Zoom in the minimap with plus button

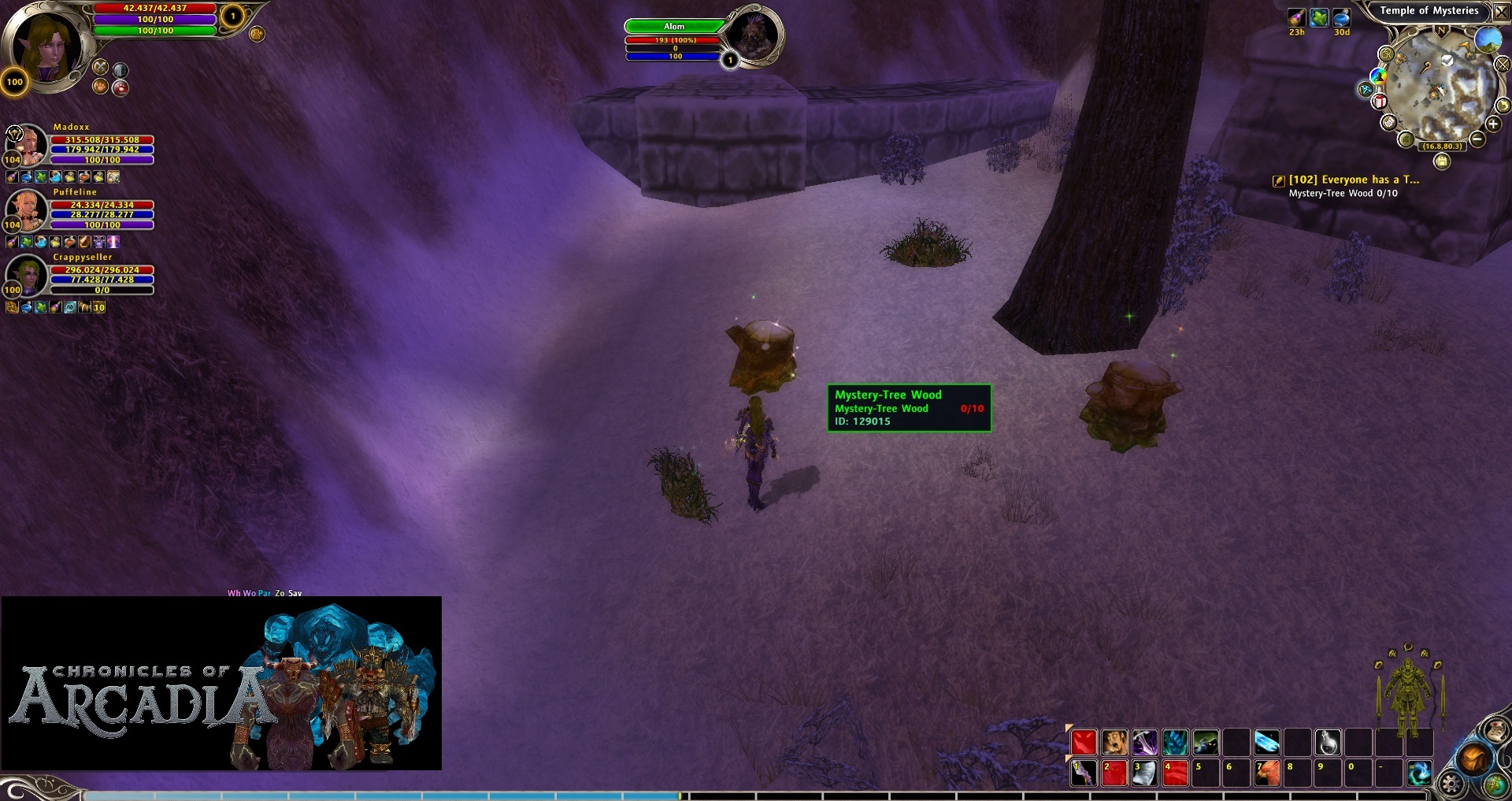point(1493,124)
